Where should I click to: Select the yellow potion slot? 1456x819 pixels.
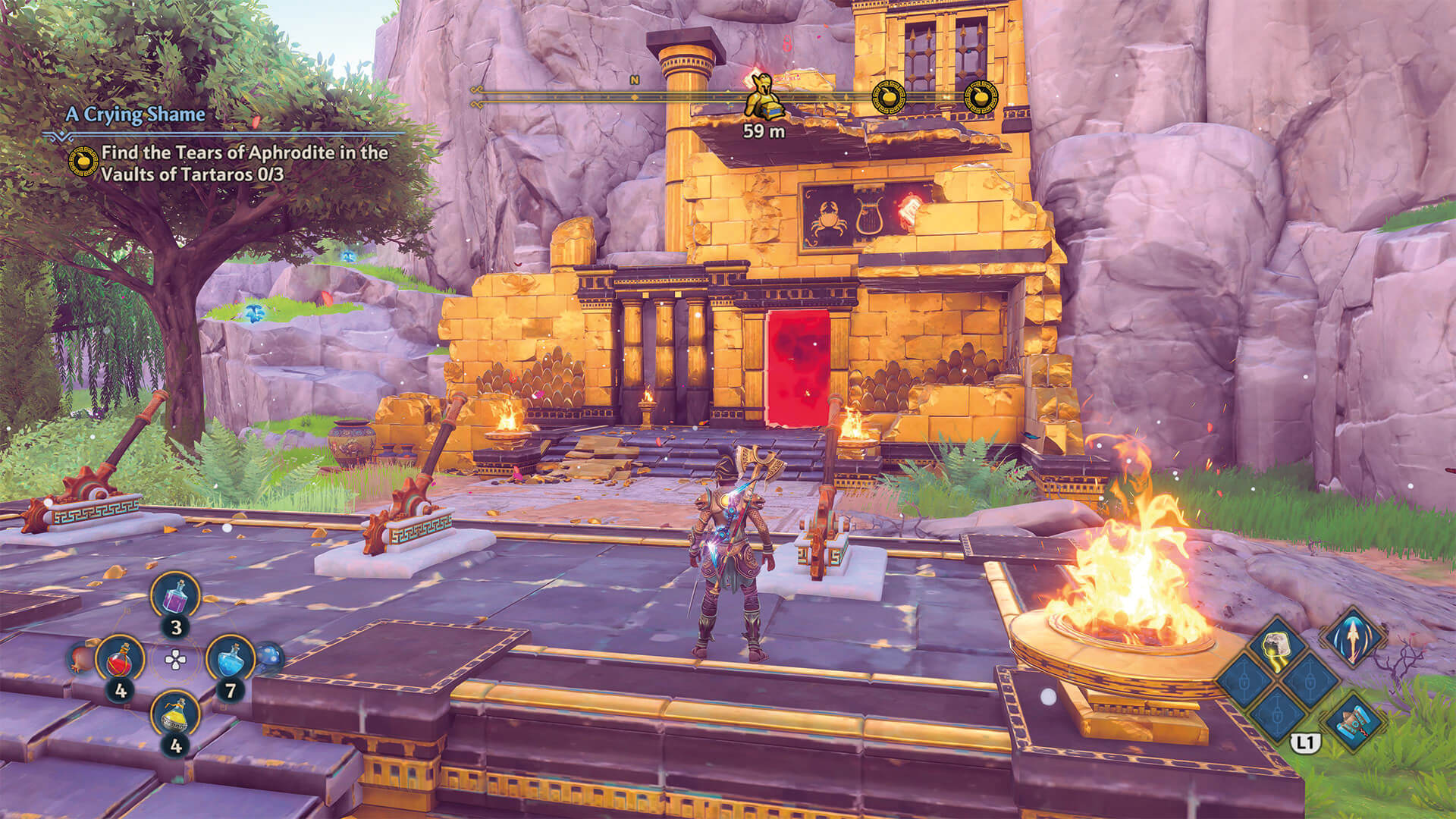[x=176, y=714]
